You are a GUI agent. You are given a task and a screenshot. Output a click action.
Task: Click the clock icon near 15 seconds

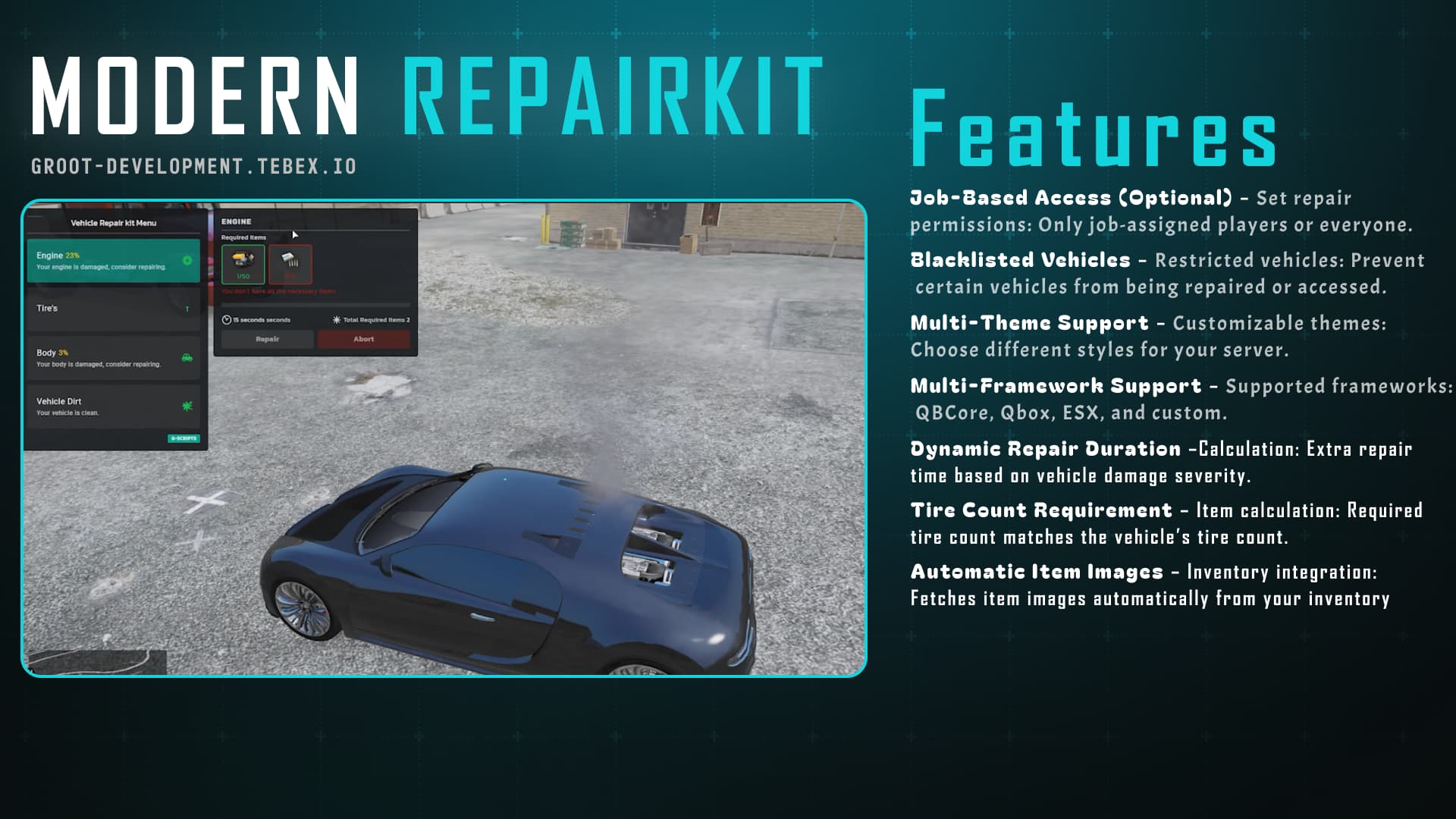[226, 319]
